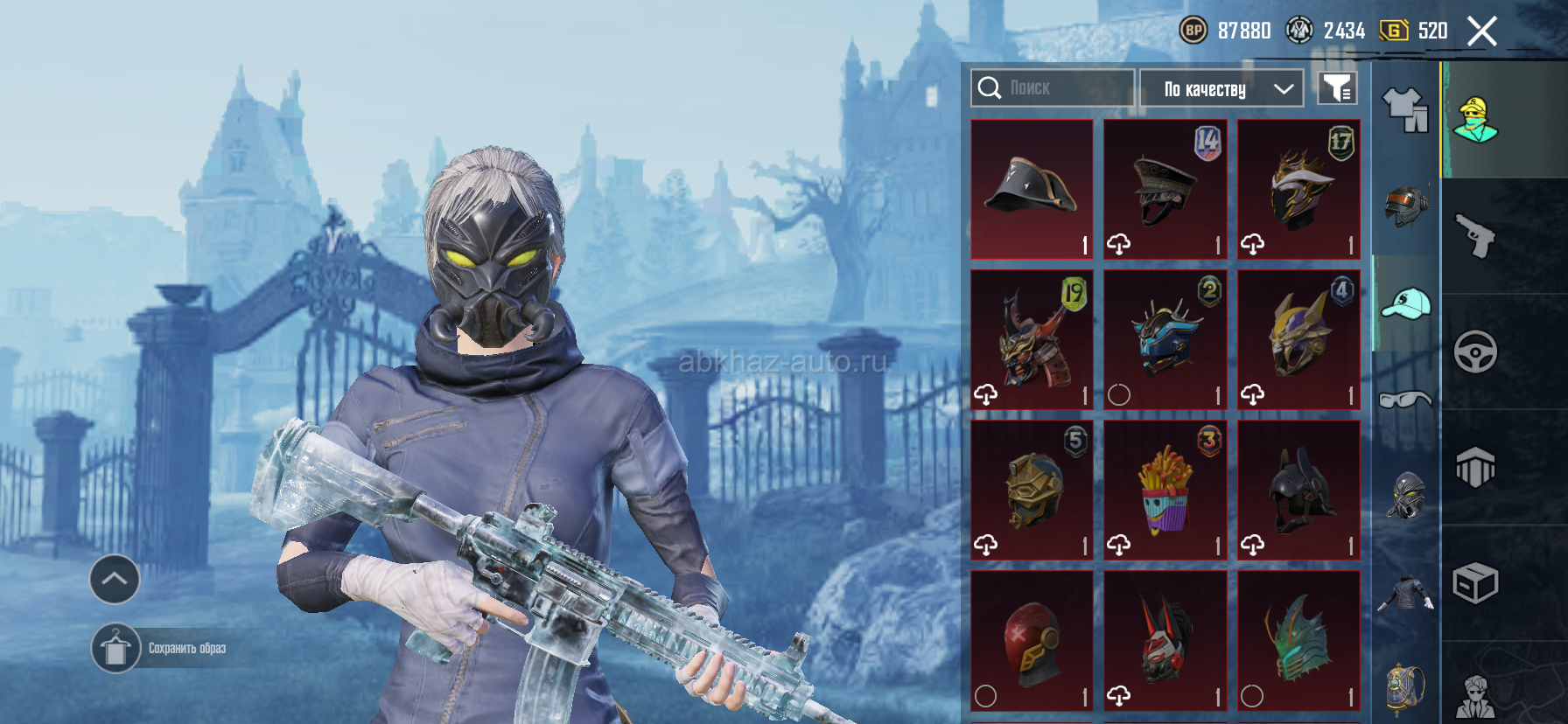Close the inventory screen
This screenshot has width=1568, height=724.
(x=1481, y=31)
